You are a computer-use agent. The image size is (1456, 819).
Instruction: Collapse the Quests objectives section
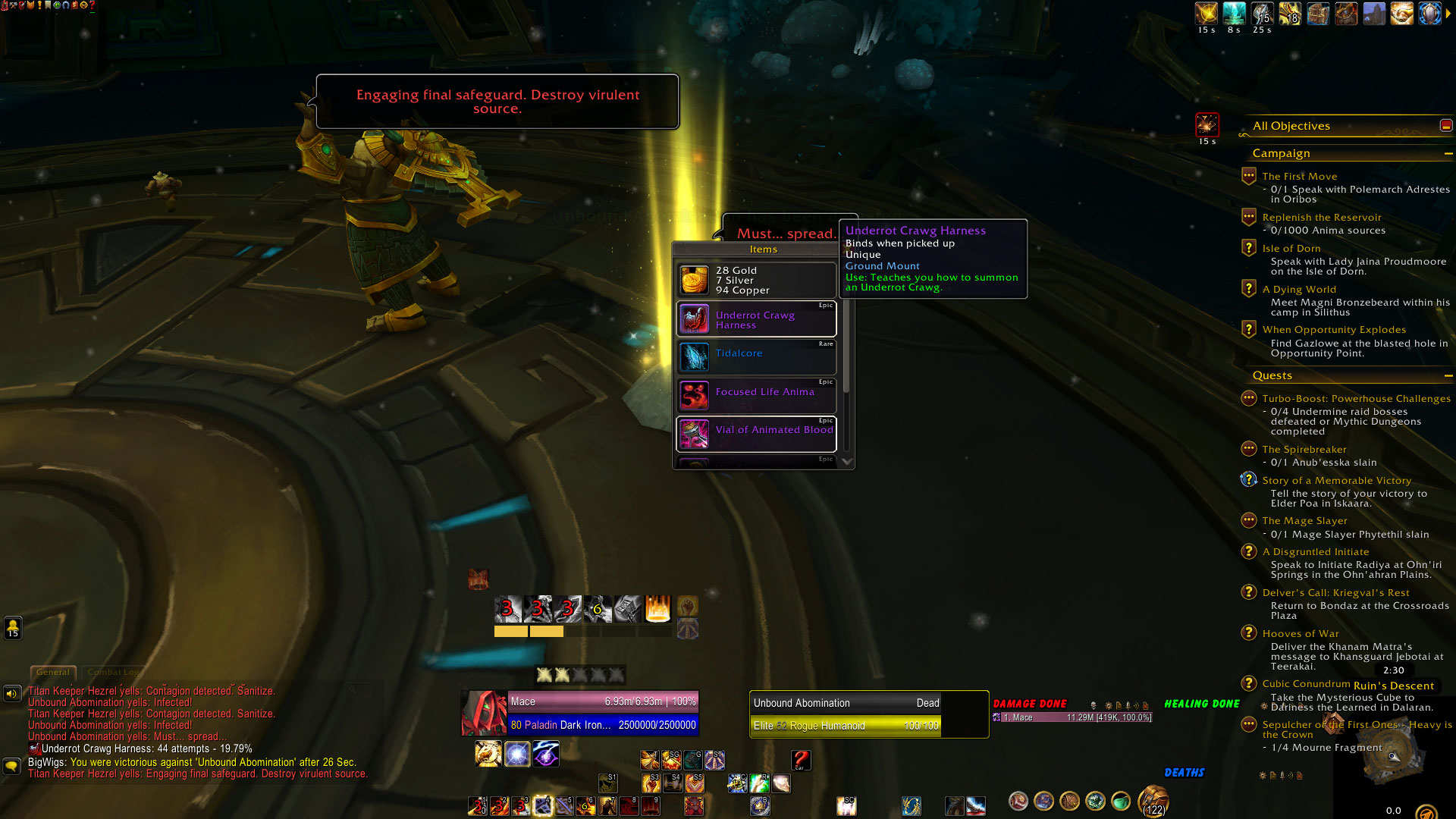point(1448,376)
